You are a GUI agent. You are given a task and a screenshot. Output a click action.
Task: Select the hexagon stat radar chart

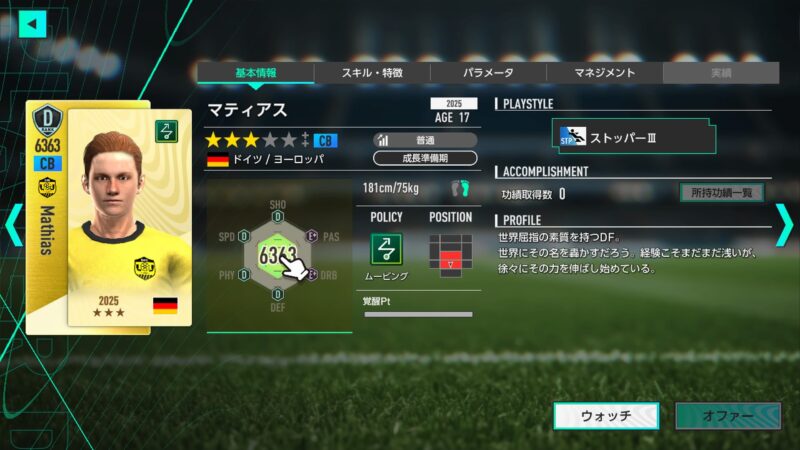coord(278,256)
